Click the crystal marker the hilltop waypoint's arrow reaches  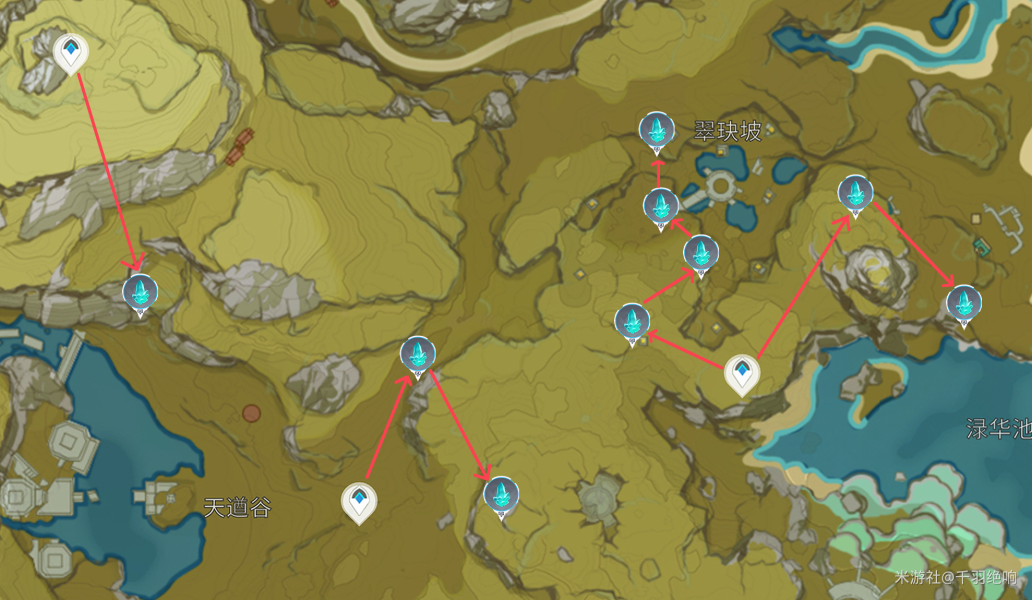pos(140,292)
